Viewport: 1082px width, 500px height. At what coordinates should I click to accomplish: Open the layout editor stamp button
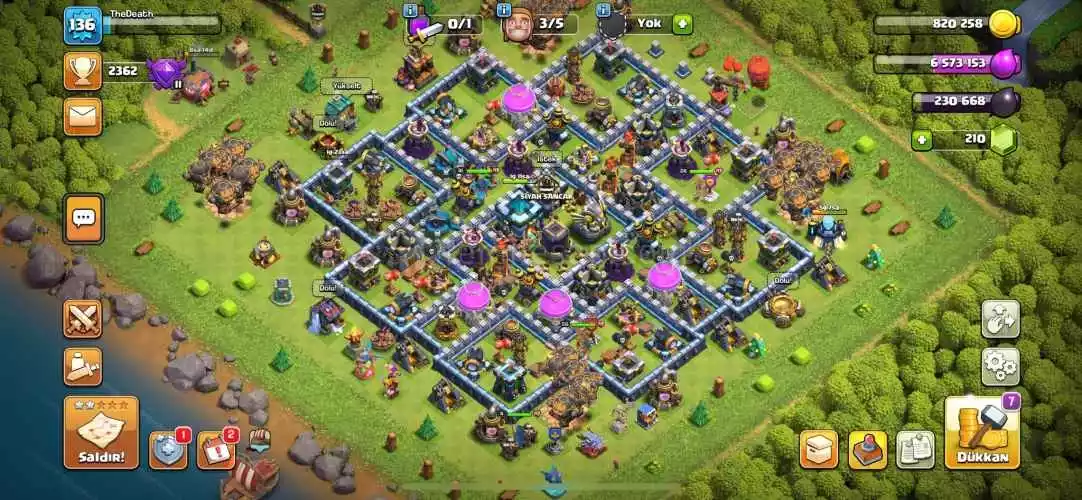(x=867, y=449)
